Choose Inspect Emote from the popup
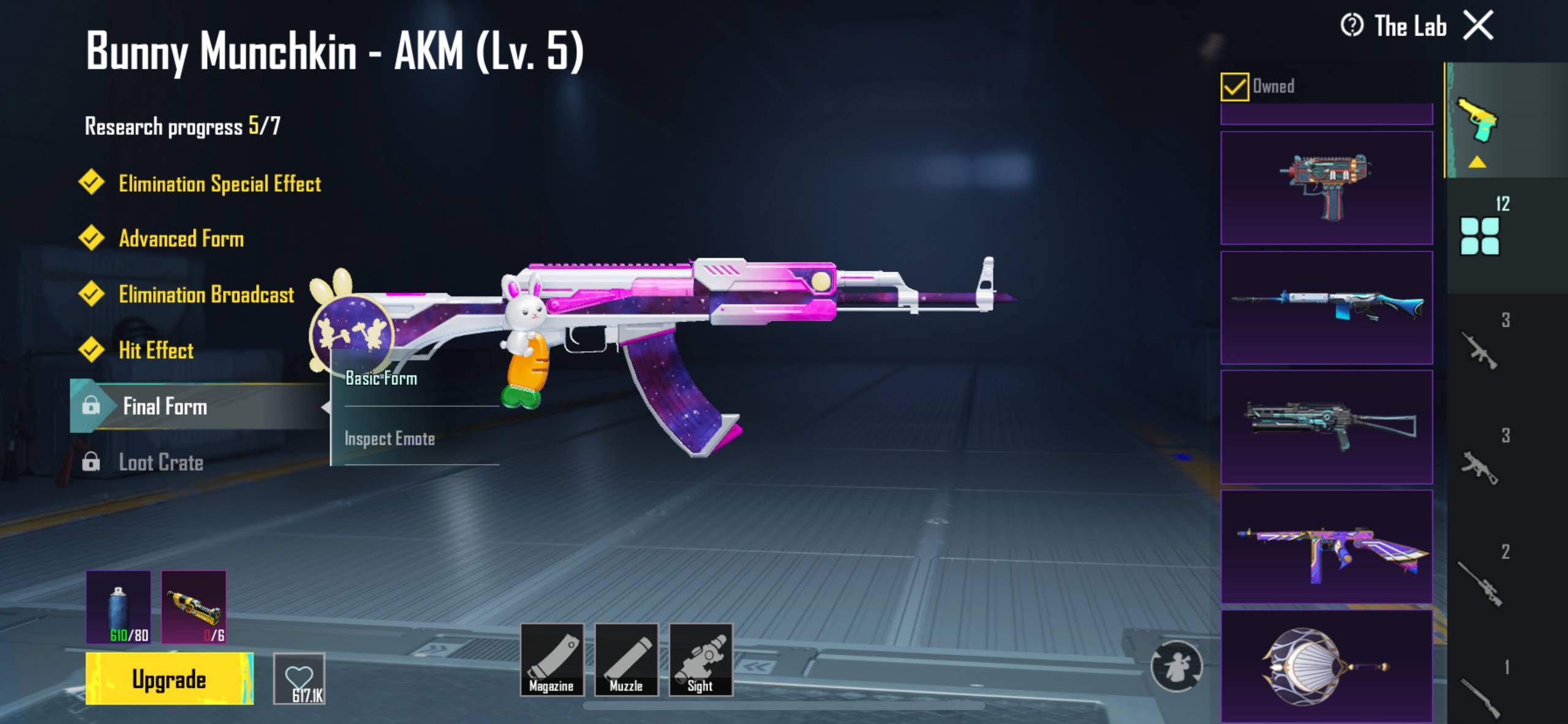The image size is (1568, 724). pos(390,439)
